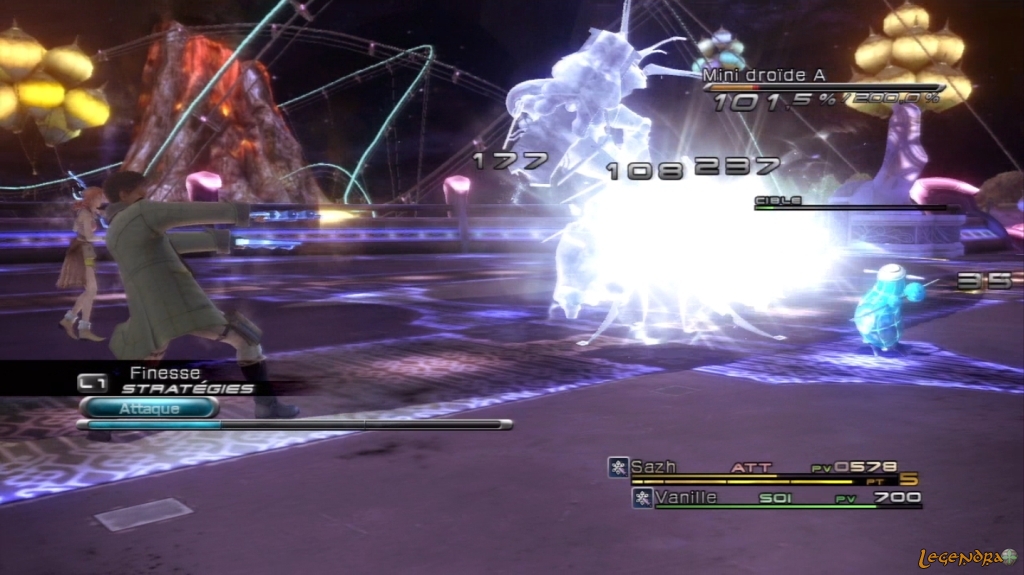
Task: Choose Vanille in the party list
Action: coord(685,497)
